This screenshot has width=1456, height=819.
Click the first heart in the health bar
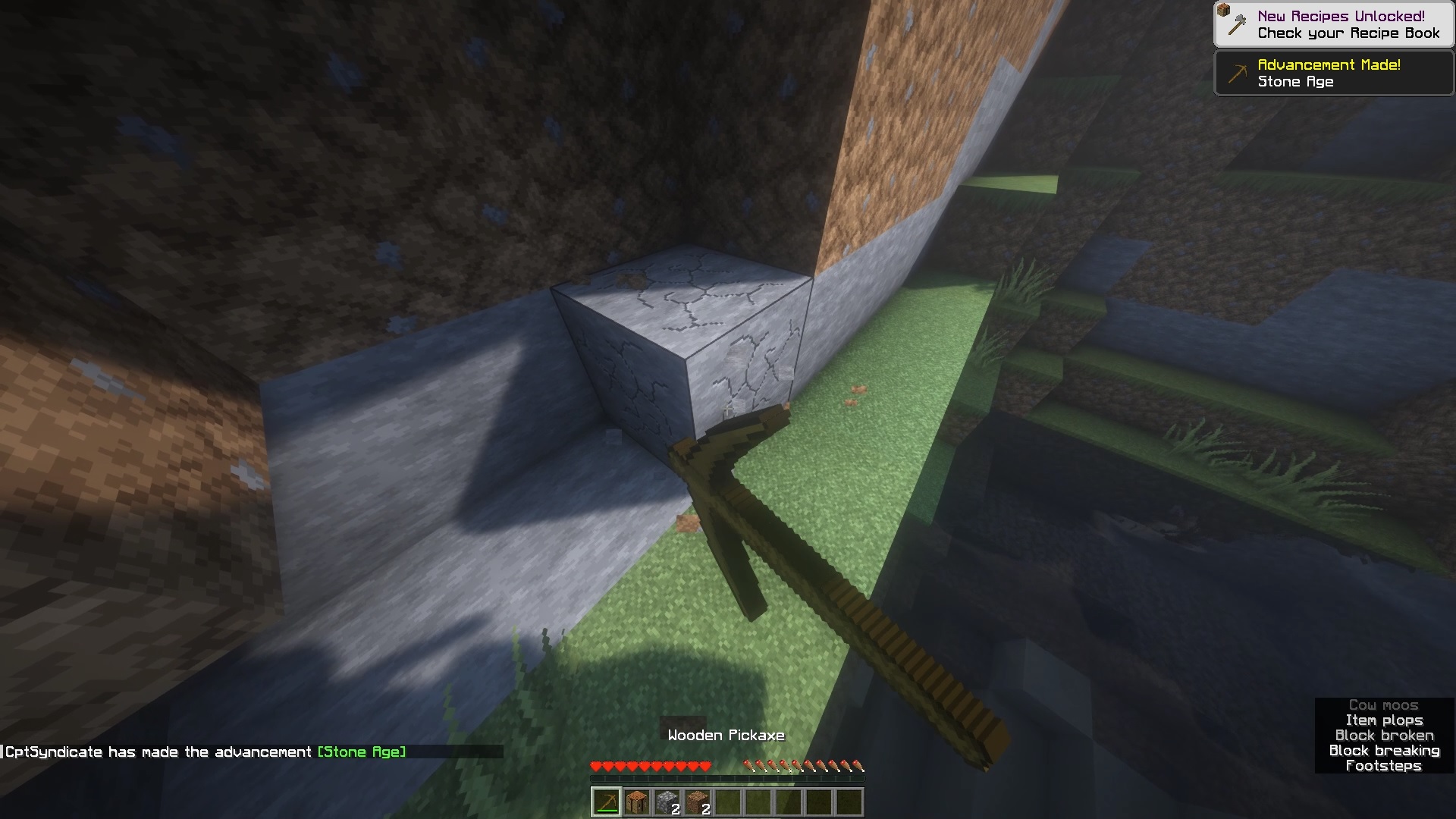click(x=595, y=766)
